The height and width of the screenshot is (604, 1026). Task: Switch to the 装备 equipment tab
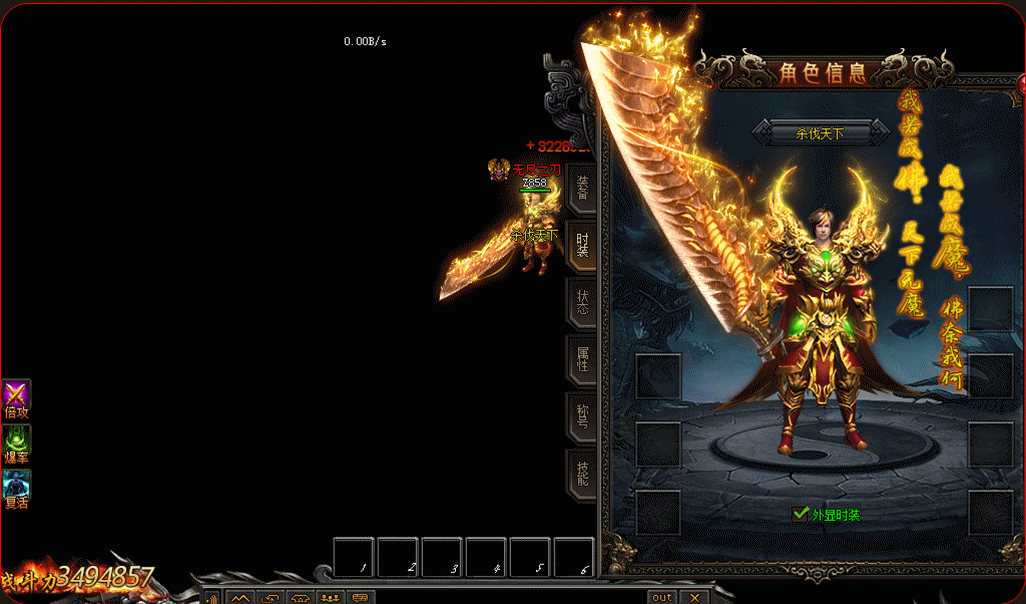582,188
